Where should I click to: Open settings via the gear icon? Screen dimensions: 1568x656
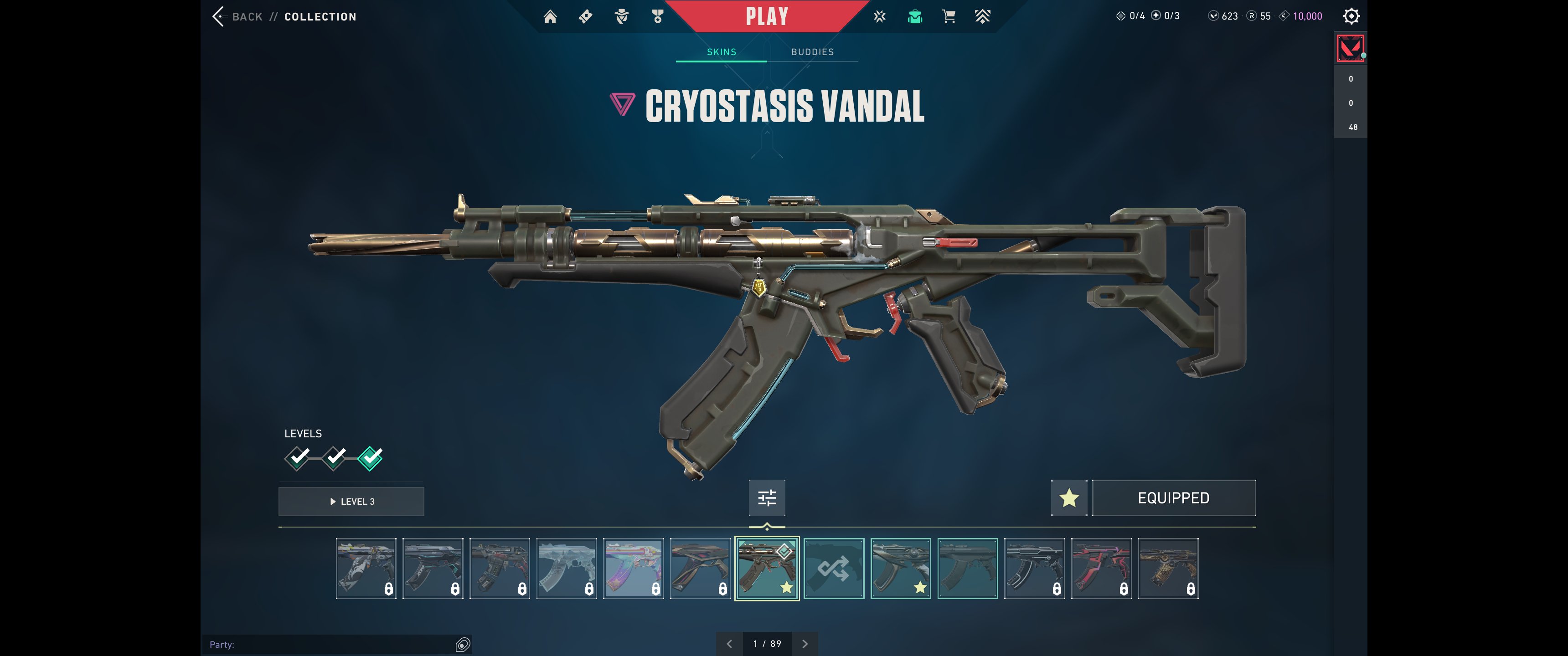click(1351, 16)
